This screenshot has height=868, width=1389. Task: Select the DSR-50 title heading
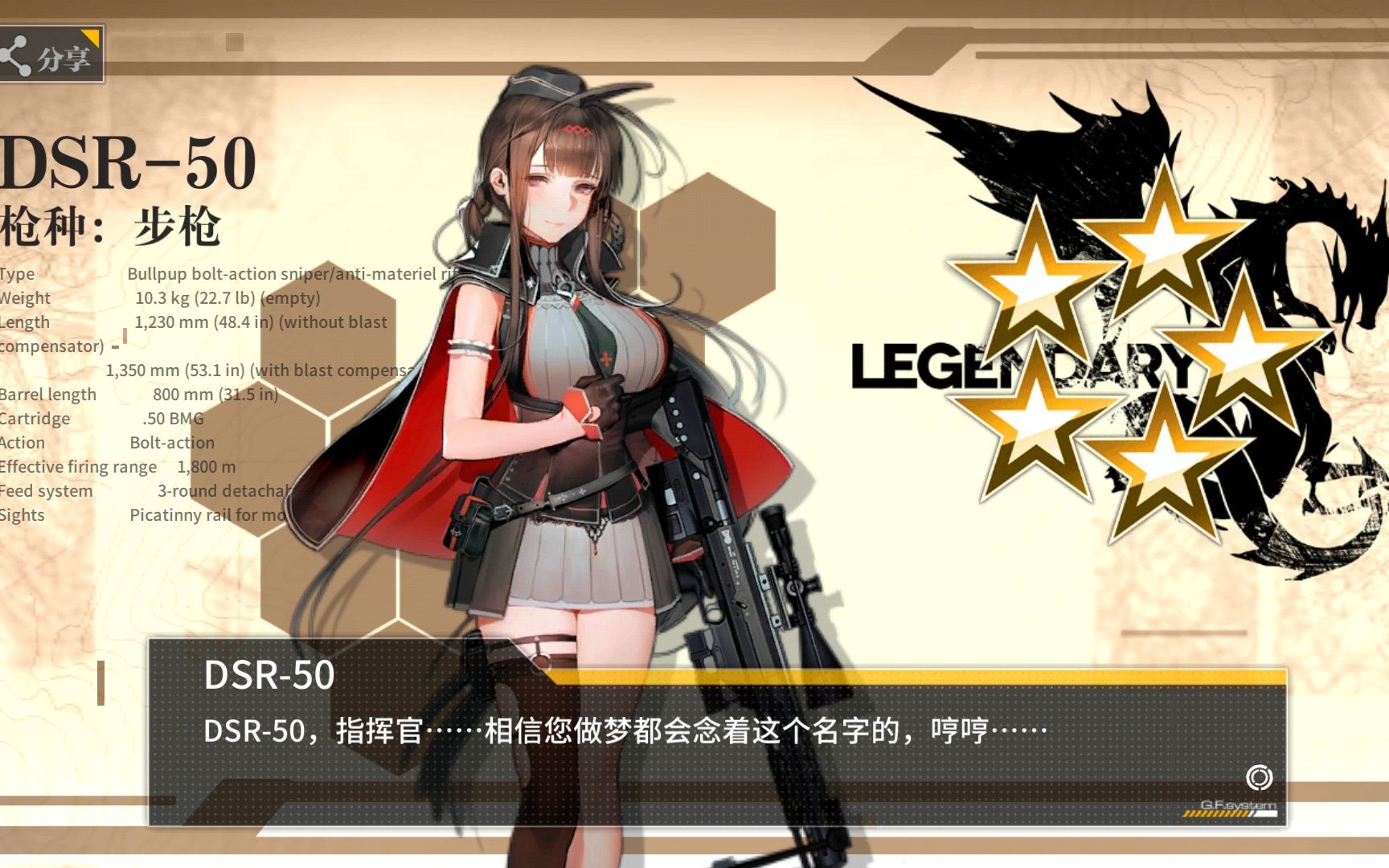pos(129,161)
